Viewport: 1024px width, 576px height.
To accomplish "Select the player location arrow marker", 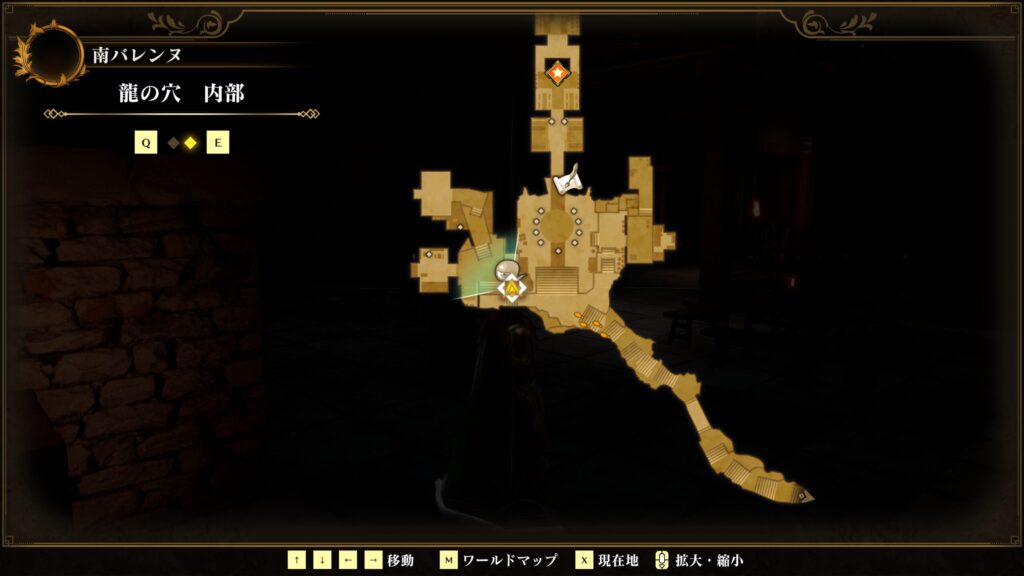I will point(512,289).
